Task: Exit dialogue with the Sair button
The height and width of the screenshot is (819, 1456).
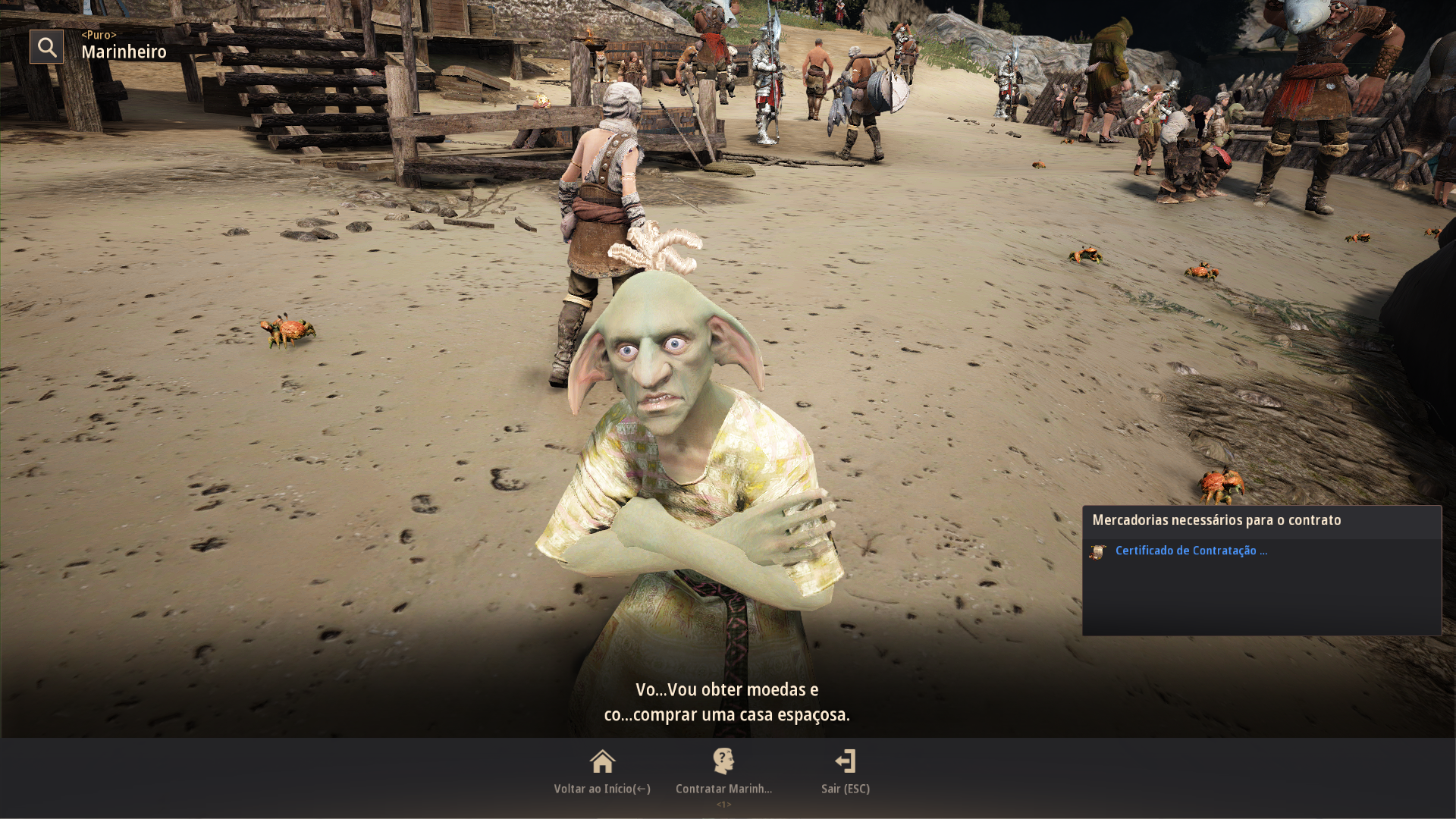Action: click(845, 771)
